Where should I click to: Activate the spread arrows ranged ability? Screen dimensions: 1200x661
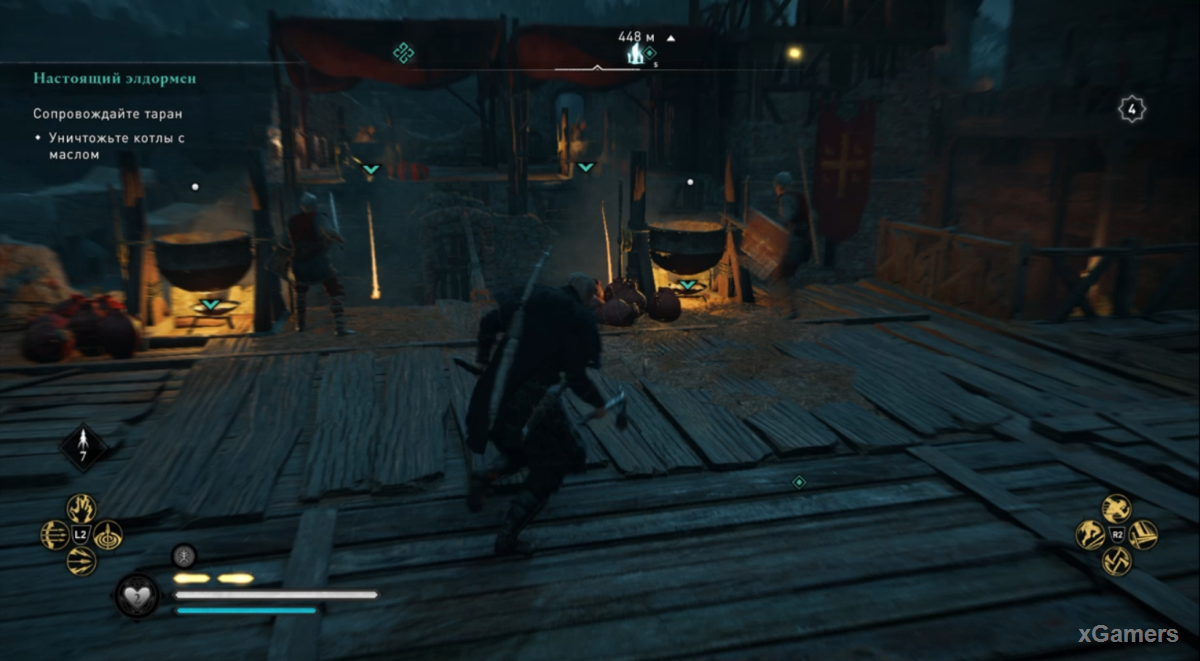81,561
